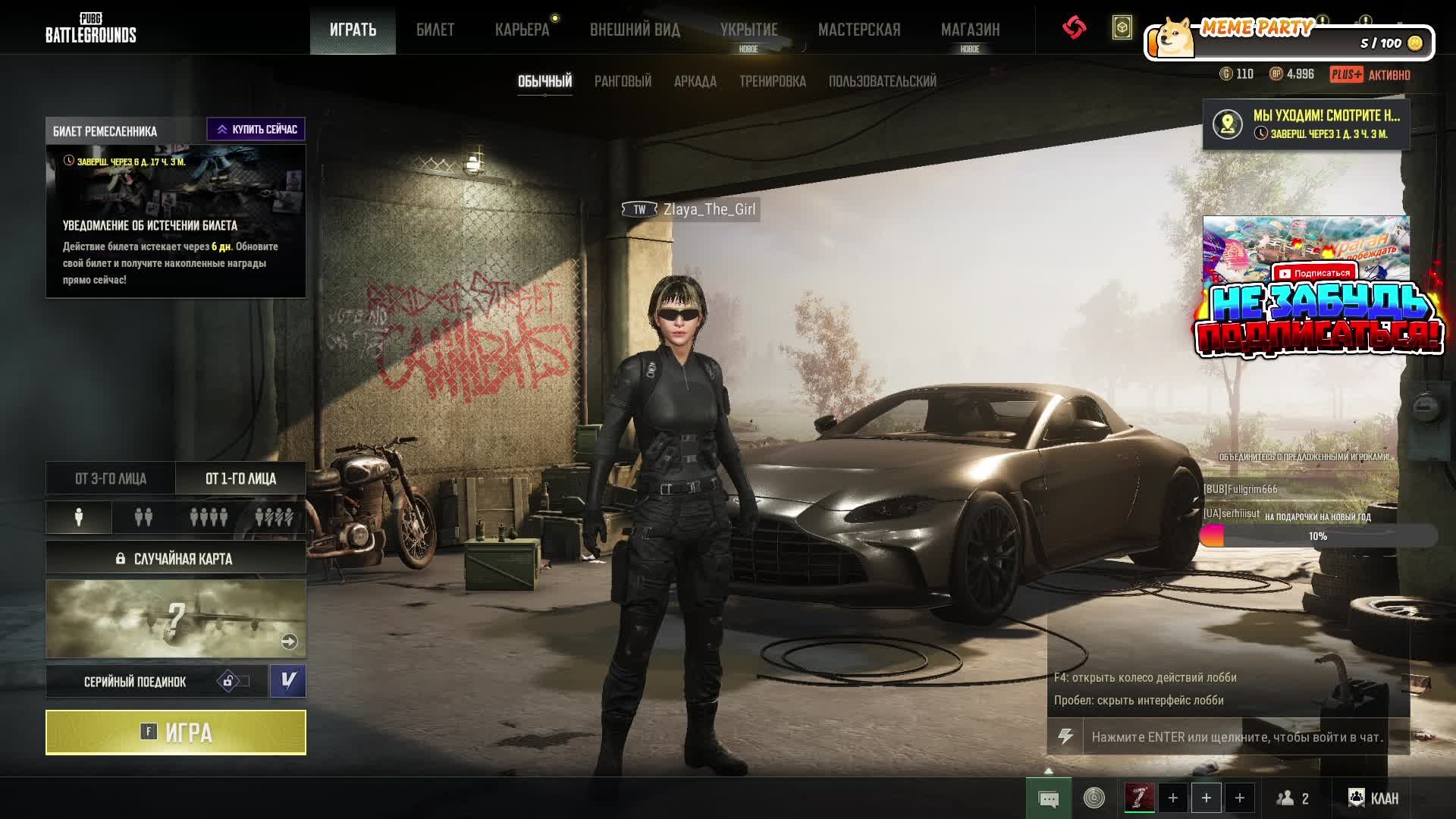The height and width of the screenshot is (819, 1456).
Task: Open the СЛУЧАЙНАЯ КАРТА map selection
Action: pyautogui.click(x=176, y=559)
